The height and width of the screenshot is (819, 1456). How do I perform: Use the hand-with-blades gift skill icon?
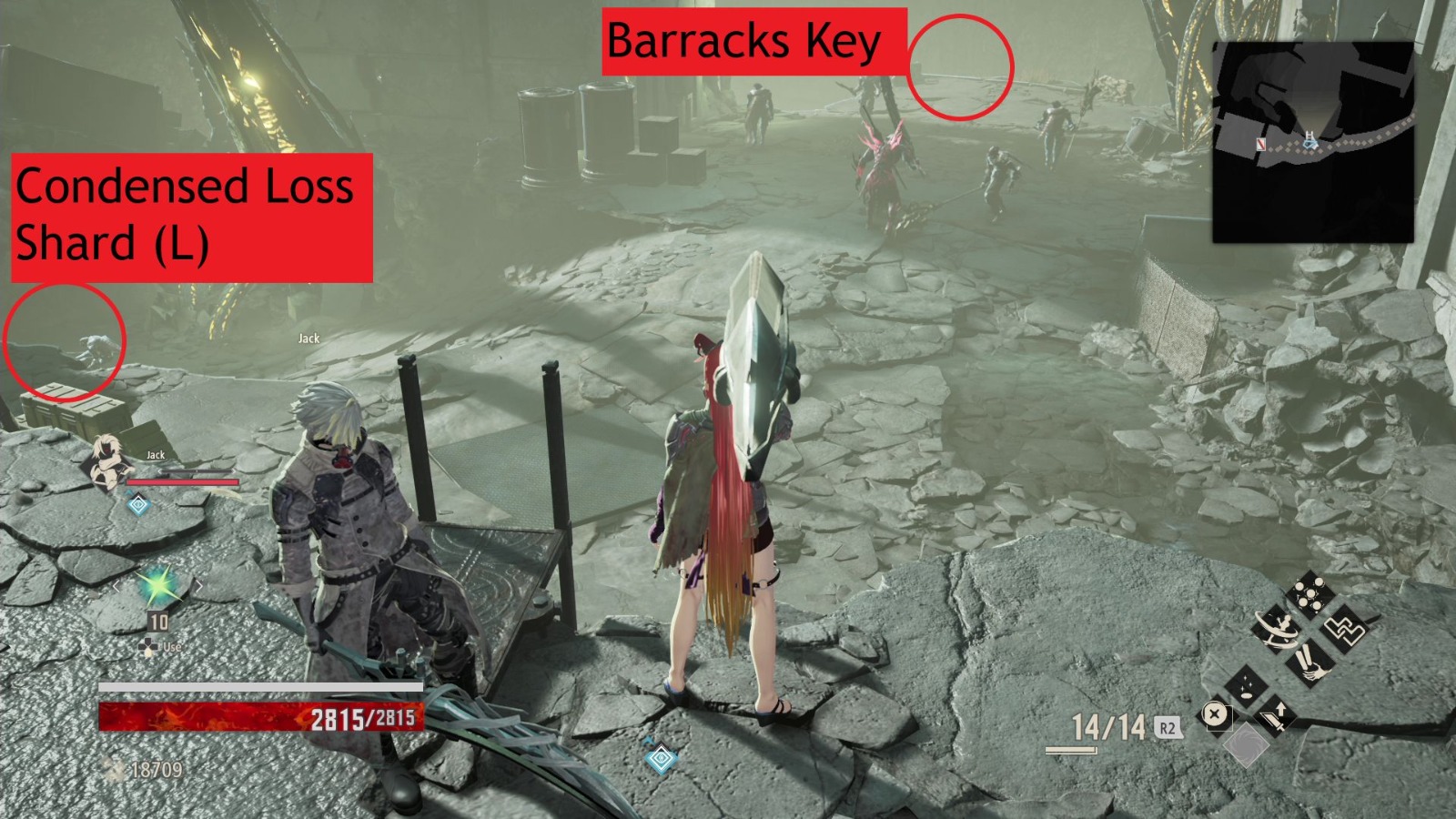pyautogui.click(x=1310, y=662)
